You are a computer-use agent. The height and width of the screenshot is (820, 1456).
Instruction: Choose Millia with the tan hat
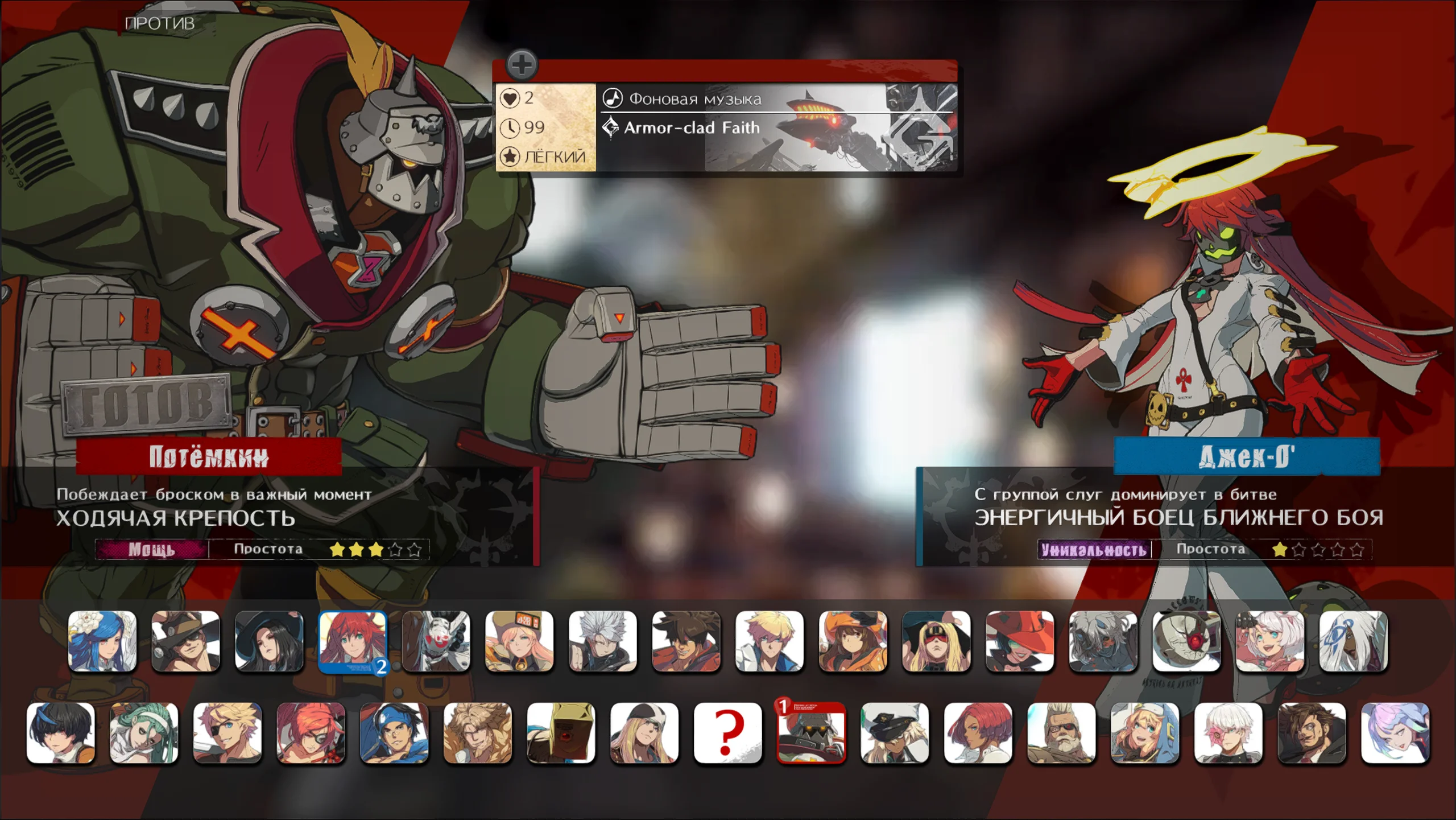click(x=519, y=641)
